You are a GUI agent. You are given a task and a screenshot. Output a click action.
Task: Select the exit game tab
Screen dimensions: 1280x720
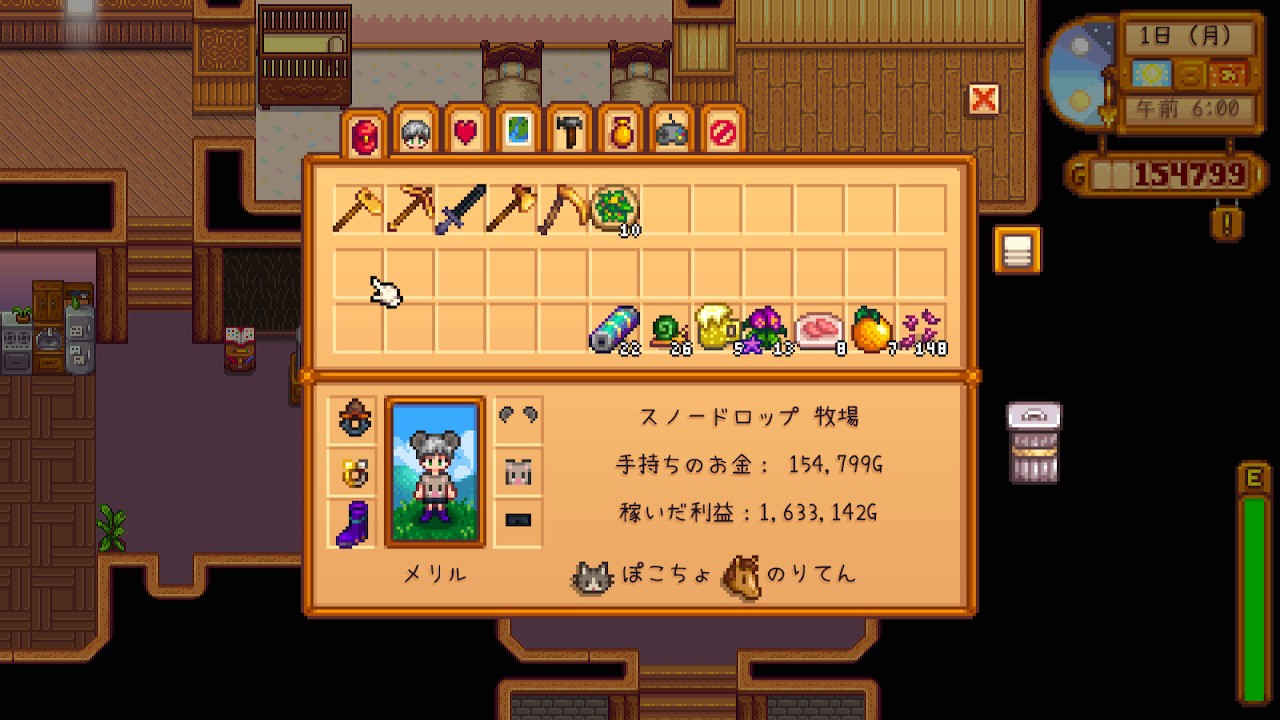click(x=724, y=133)
